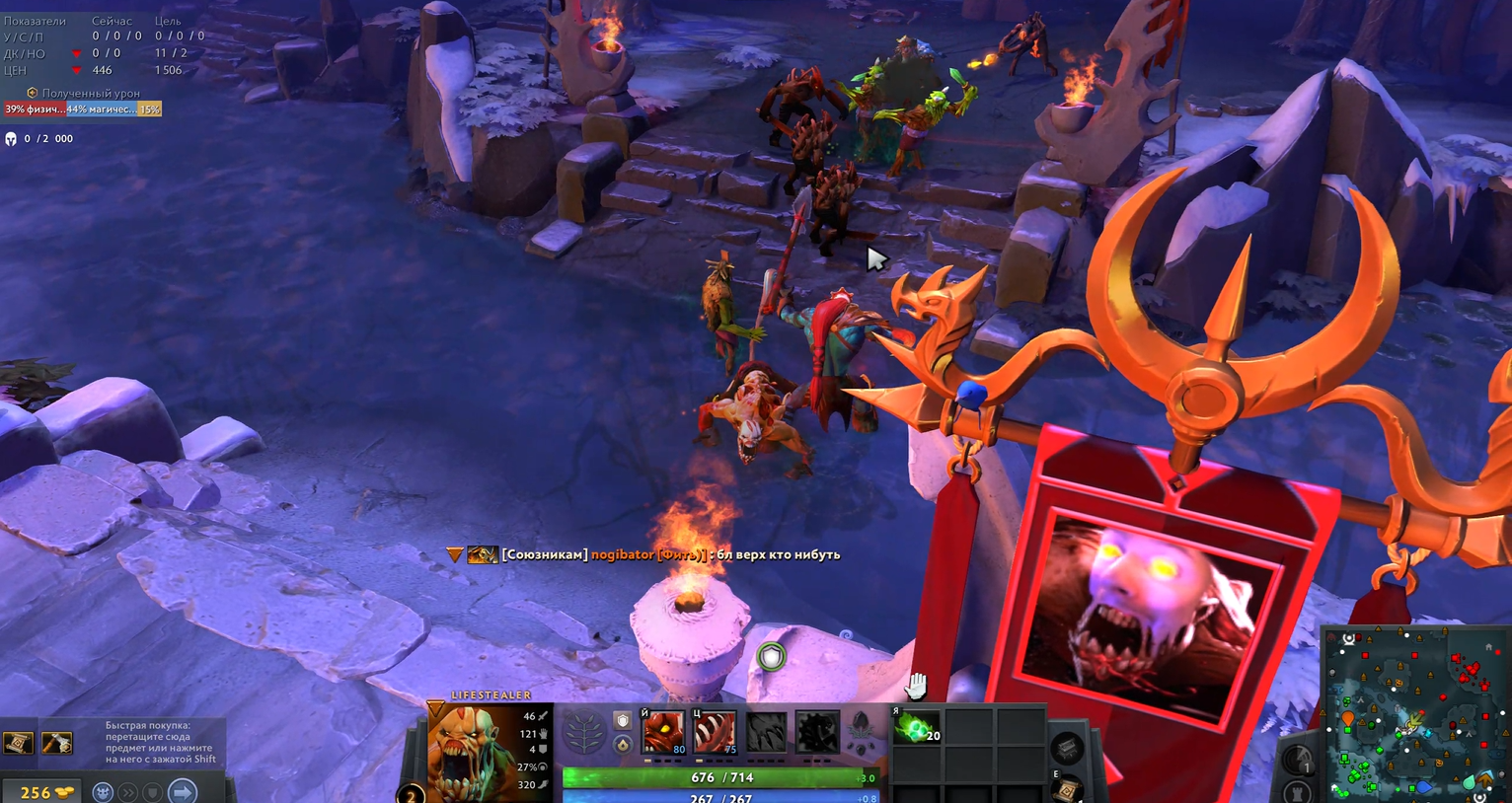
Task: Expand the damage received bar
Action: (x=82, y=109)
